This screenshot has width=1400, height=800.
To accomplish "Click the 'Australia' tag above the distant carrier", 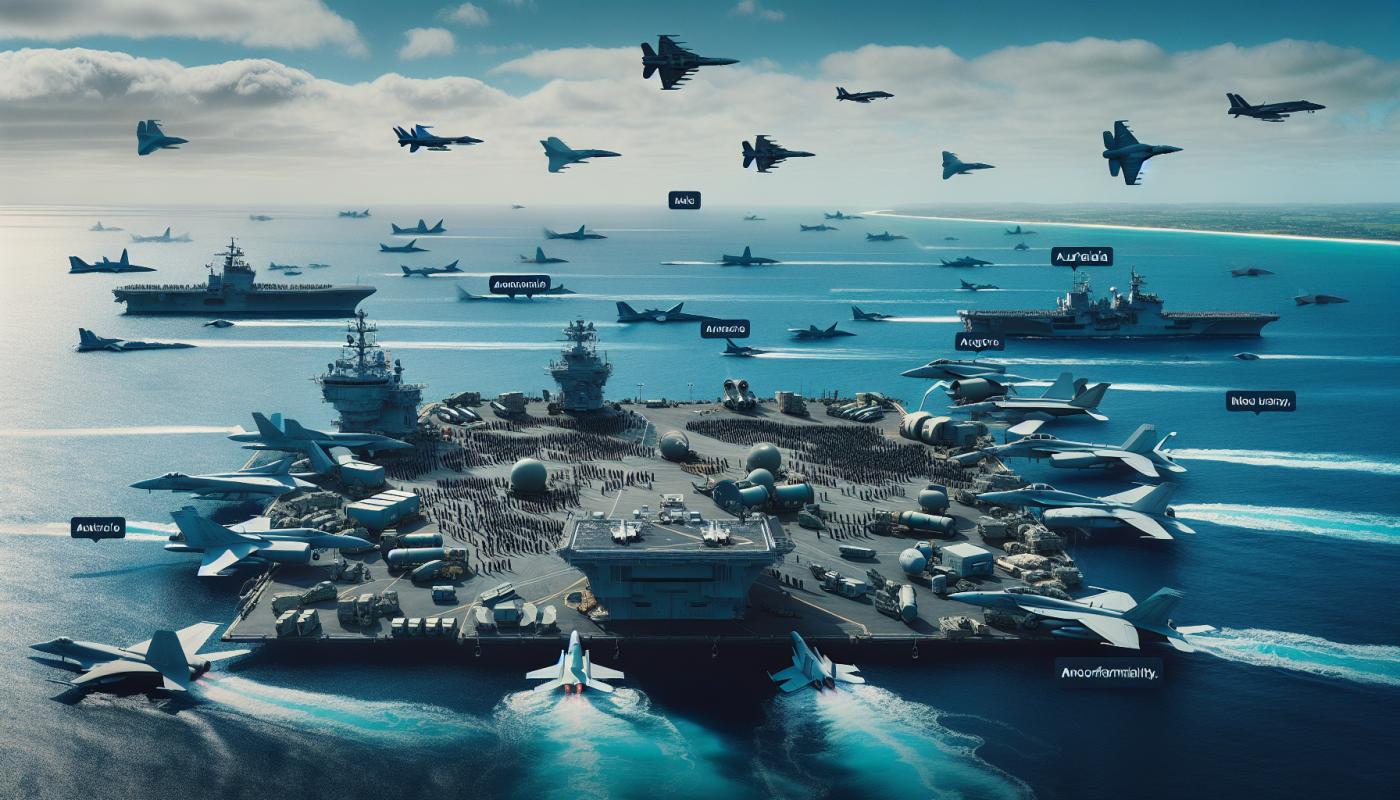I will coord(1081,257).
